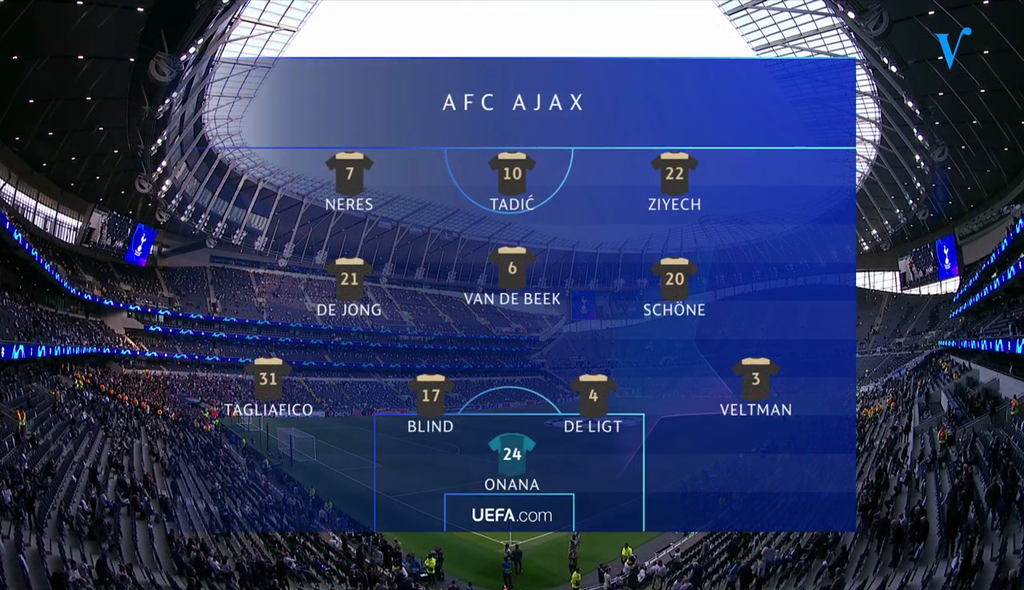Choose Schöne's number 20 shirt
The width and height of the screenshot is (1024, 590).
[674, 279]
